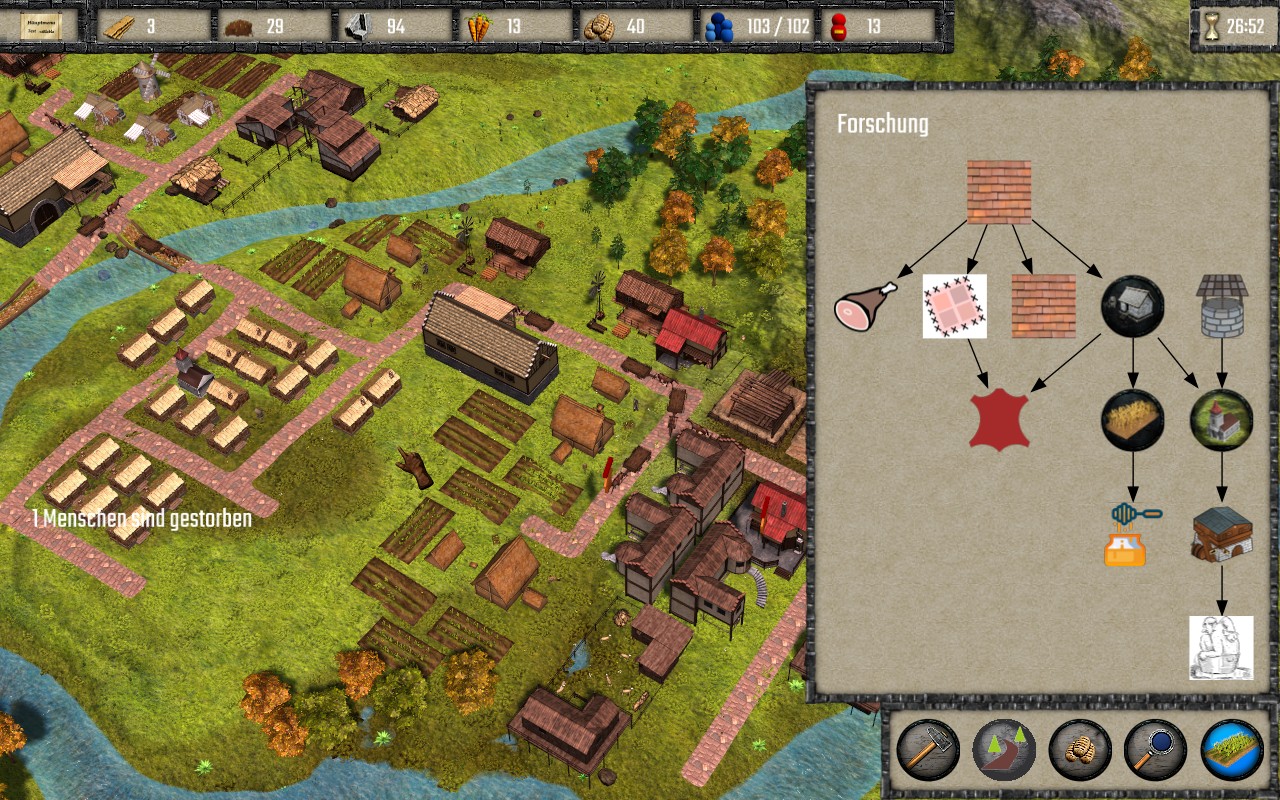Research the ham leg technology
The image size is (1280, 800).
867,306
